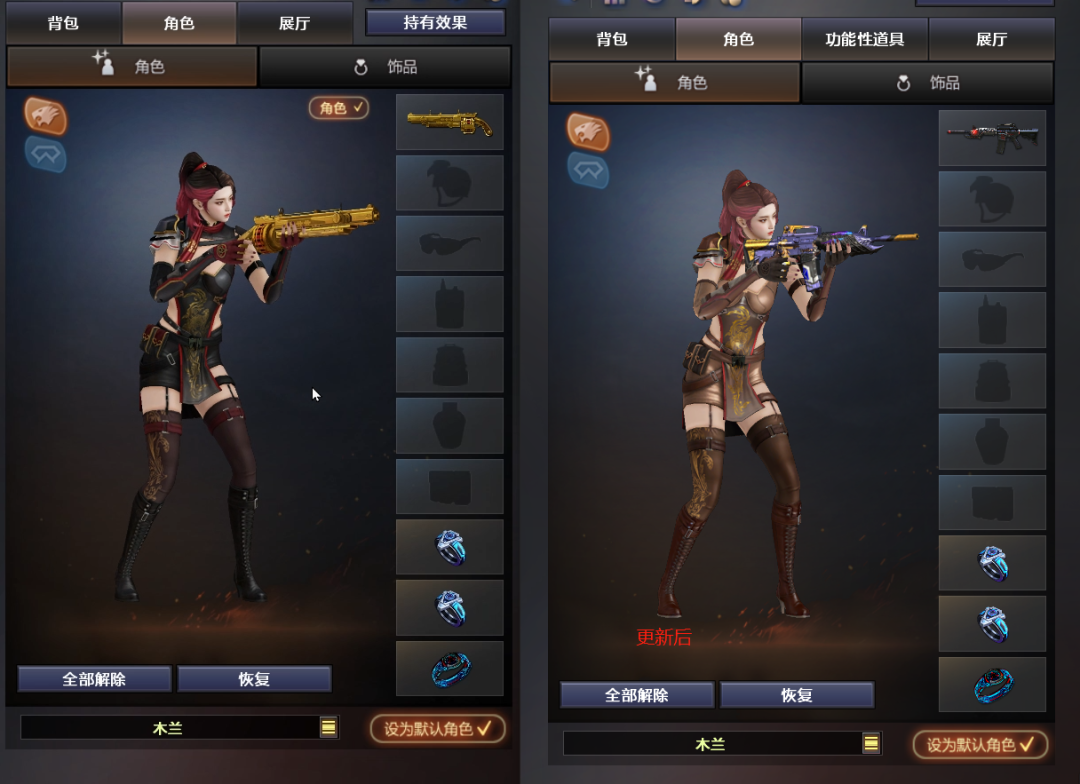The image size is (1080, 784).
Task: Click 恢复 in the 更新后 panel
Action: [x=797, y=695]
